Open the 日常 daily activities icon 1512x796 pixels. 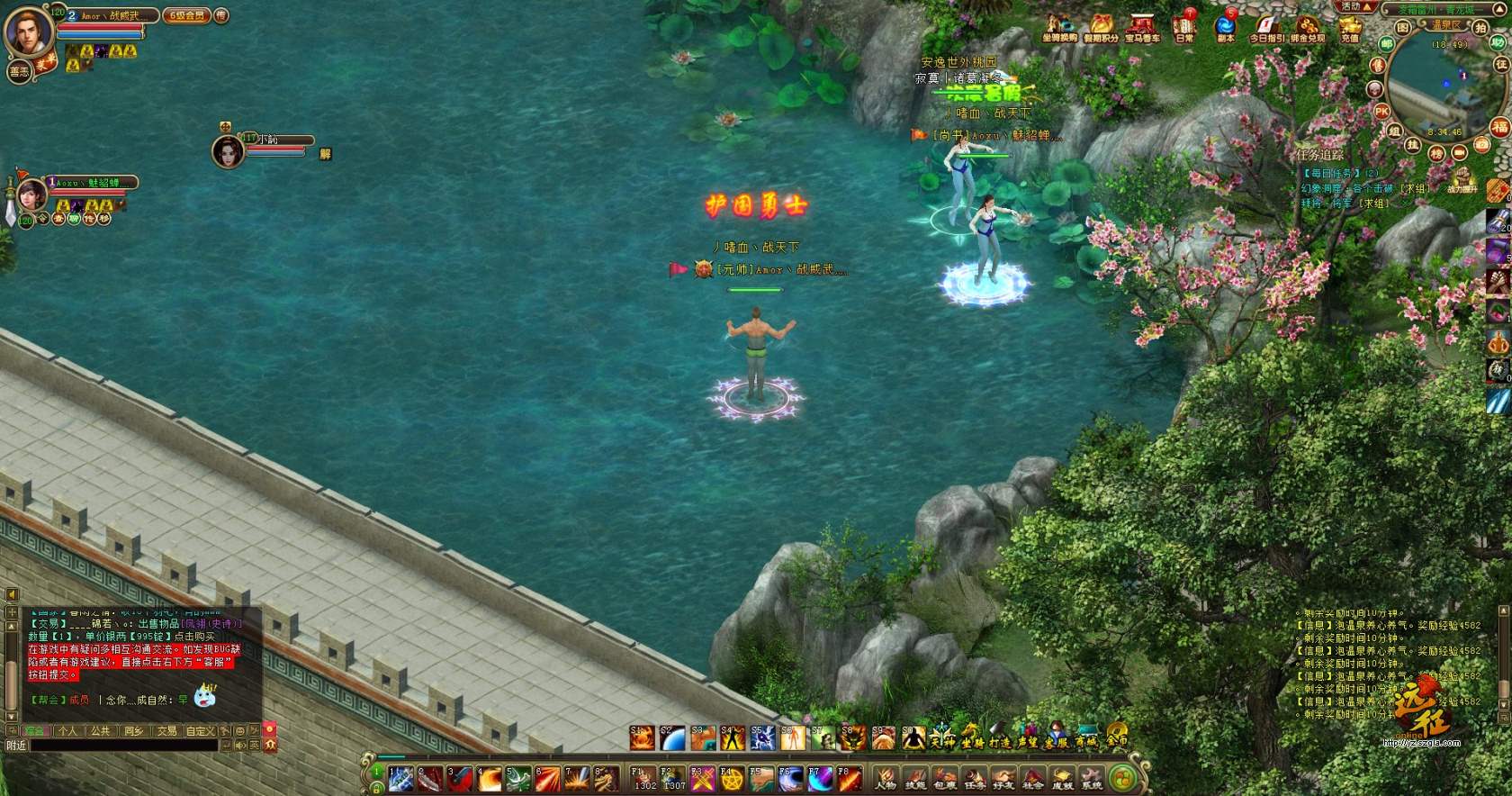click(1184, 27)
